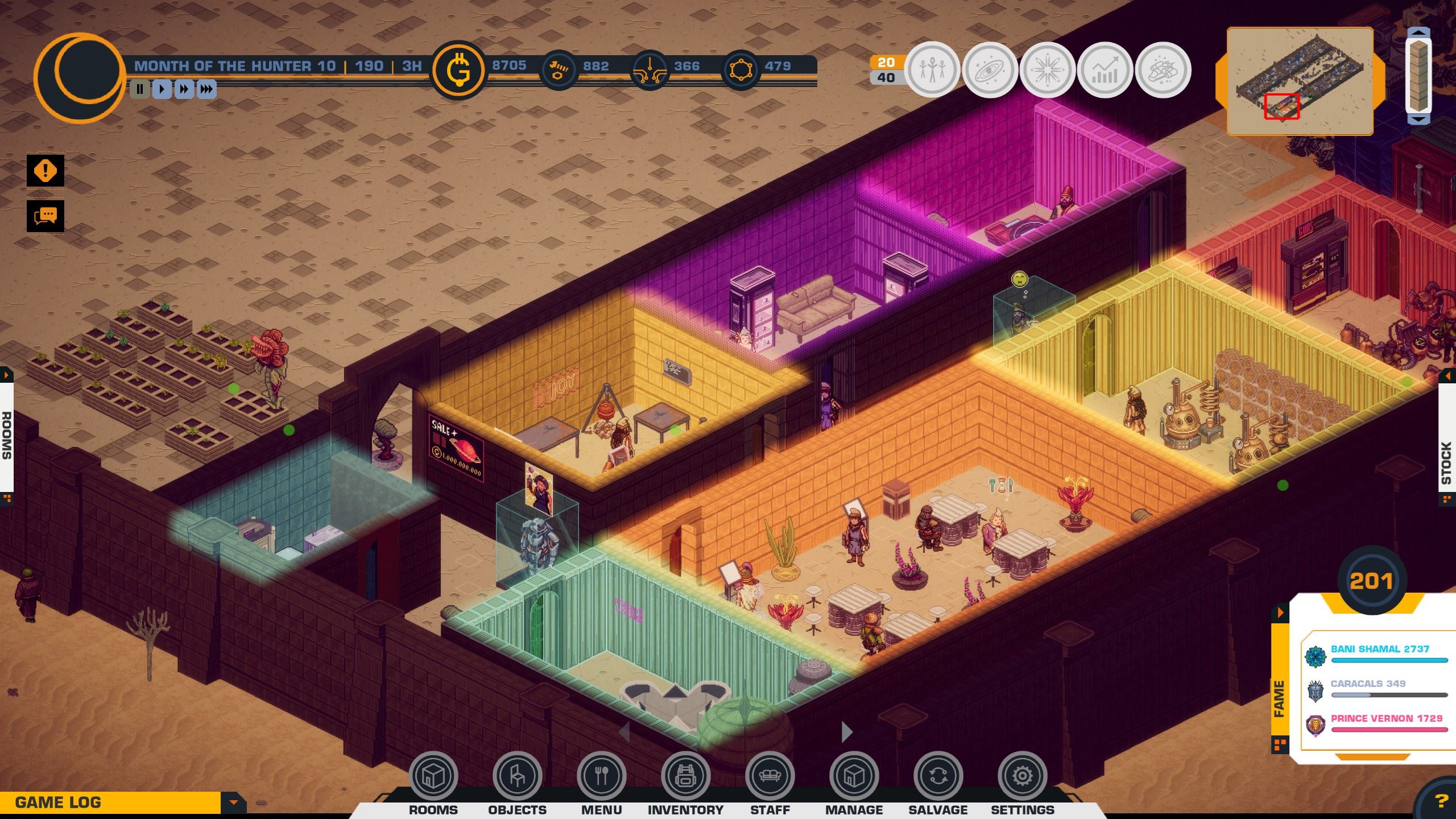Expand the Game Log dropdown

(x=233, y=803)
